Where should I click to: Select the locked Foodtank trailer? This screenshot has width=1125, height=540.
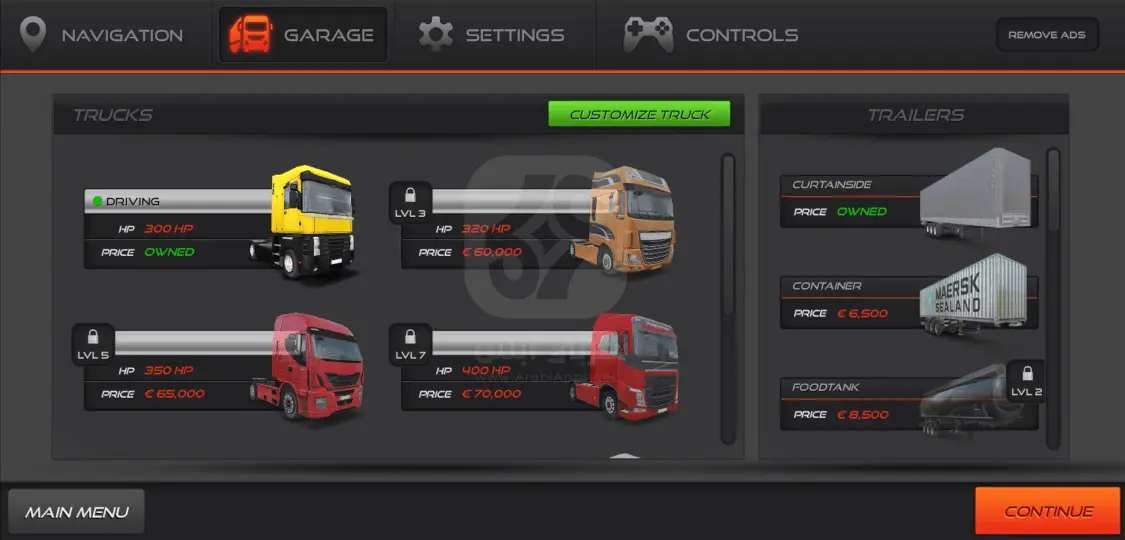click(908, 402)
